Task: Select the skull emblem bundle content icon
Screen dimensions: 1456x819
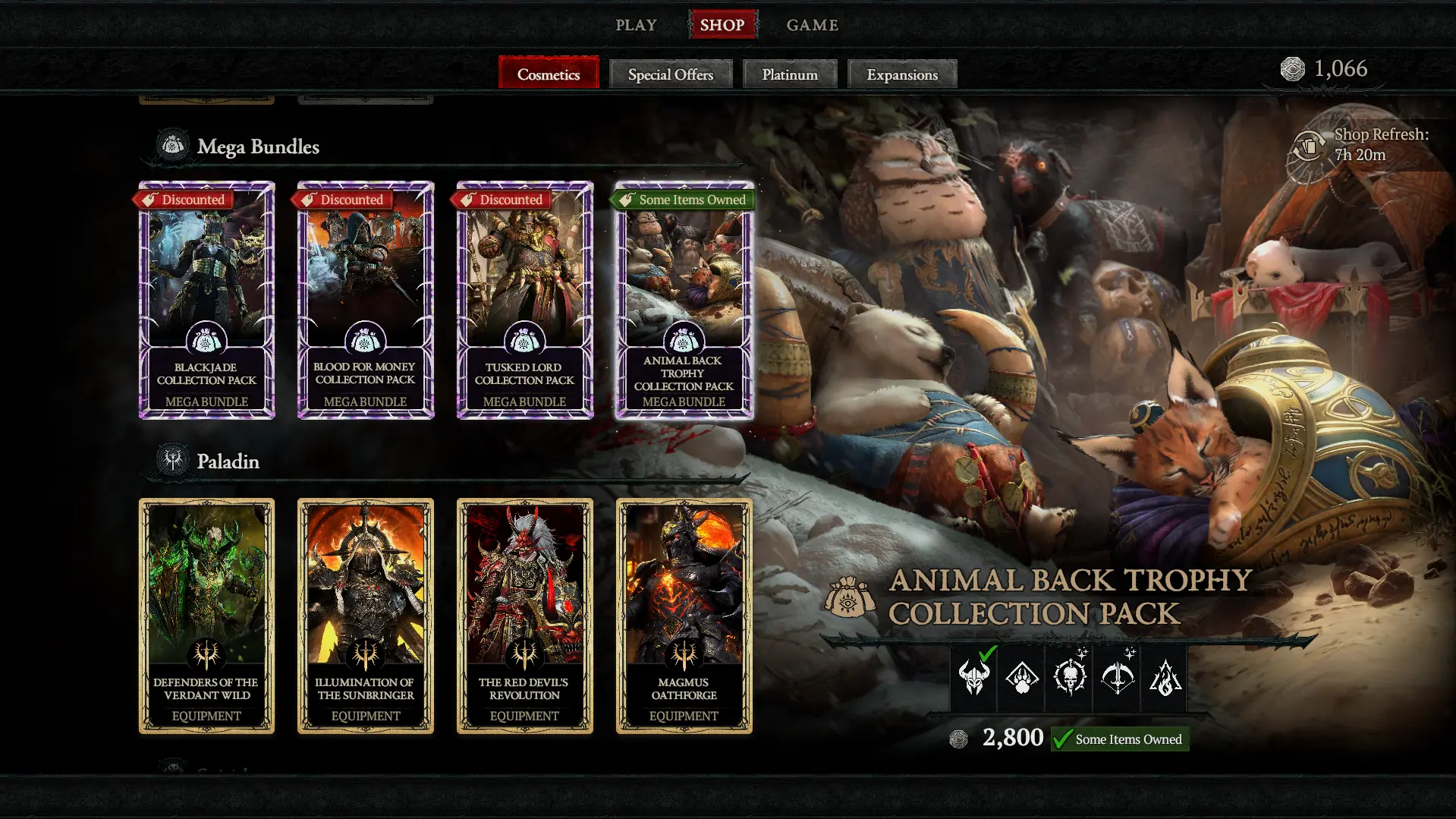Action: point(1069,678)
